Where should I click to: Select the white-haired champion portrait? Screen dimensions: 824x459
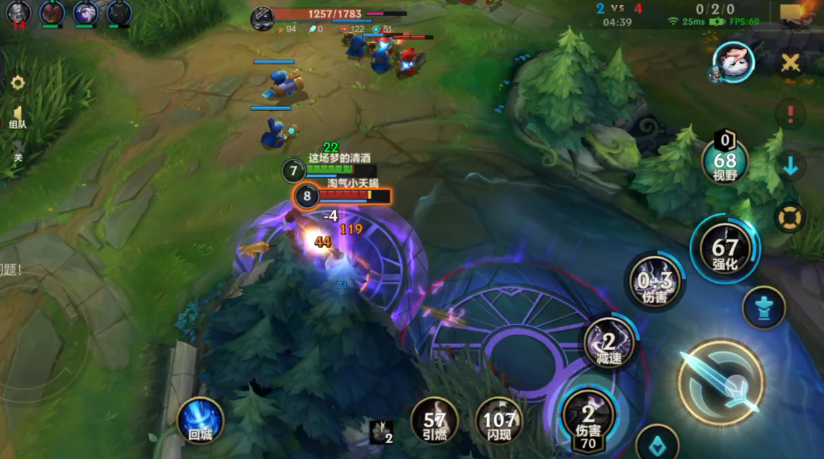pos(85,13)
